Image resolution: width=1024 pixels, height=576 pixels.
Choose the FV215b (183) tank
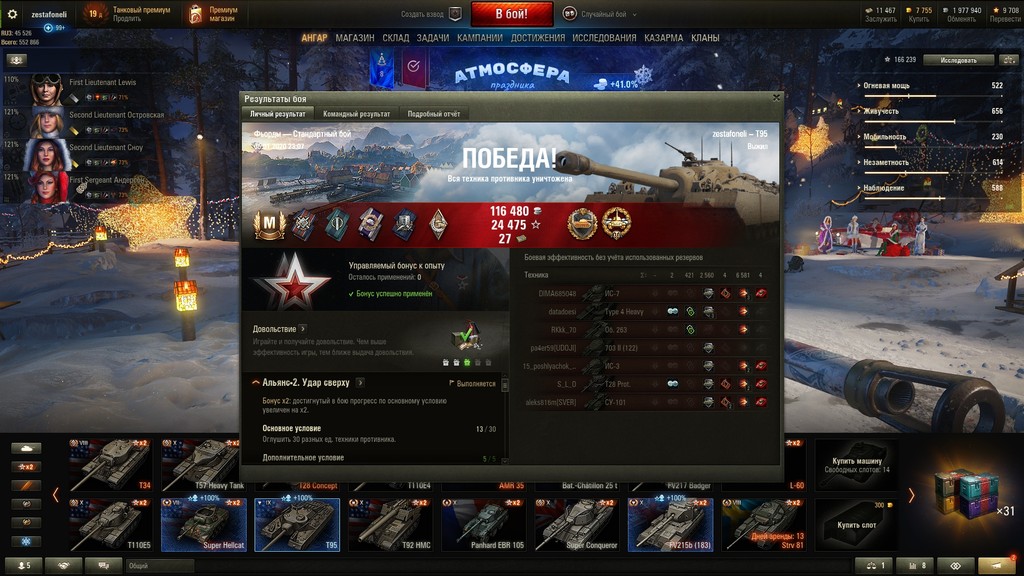670,525
